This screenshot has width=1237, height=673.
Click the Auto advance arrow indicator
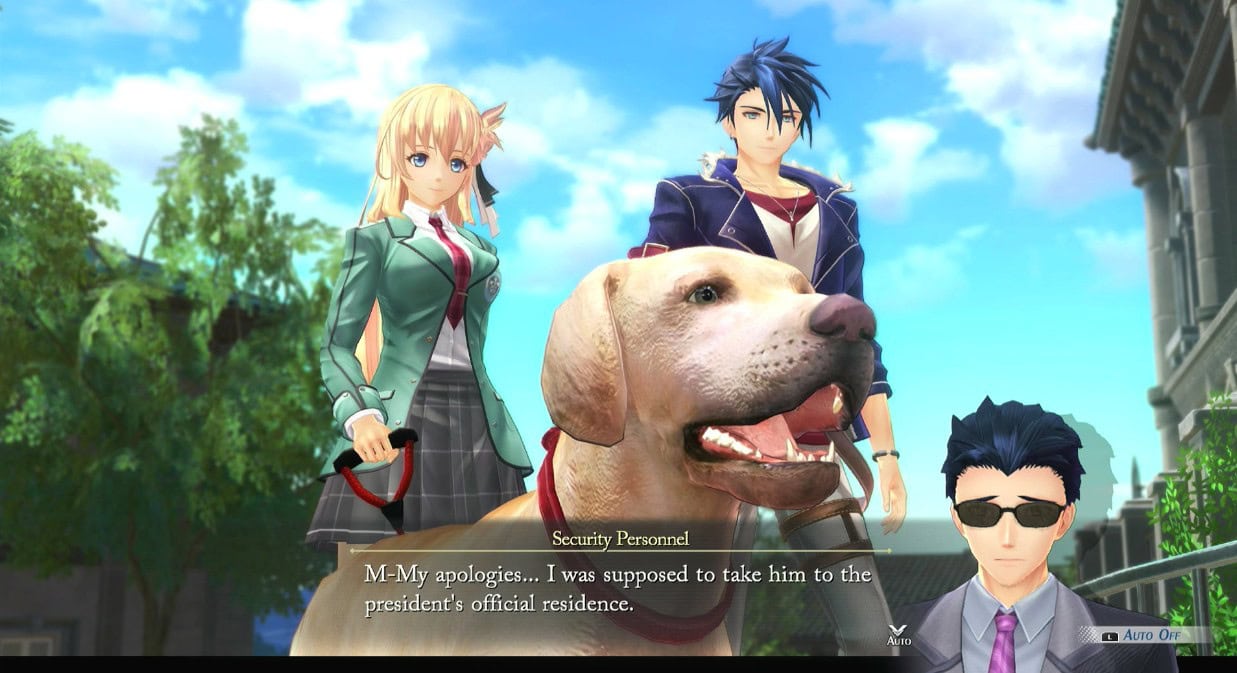tap(898, 631)
